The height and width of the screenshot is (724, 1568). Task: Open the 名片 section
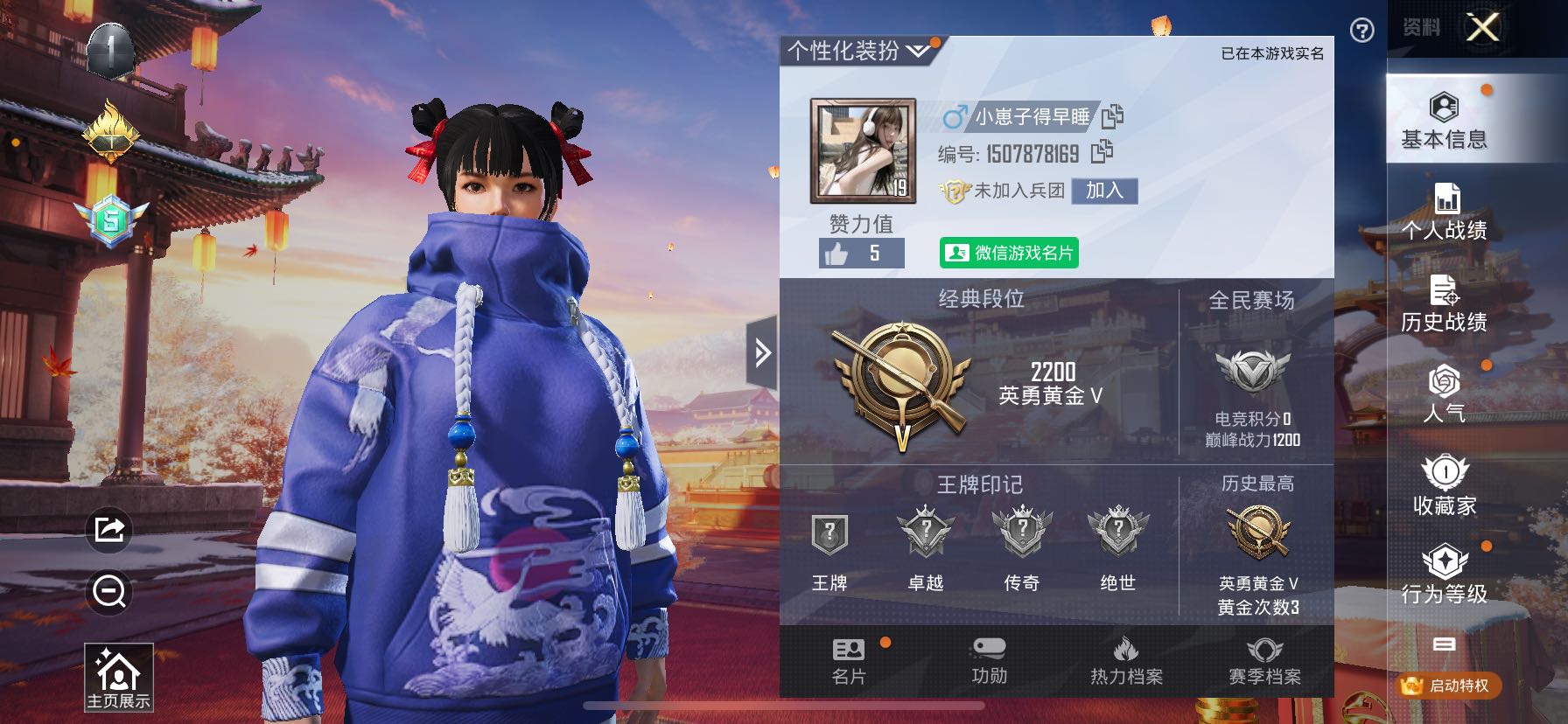point(848,662)
